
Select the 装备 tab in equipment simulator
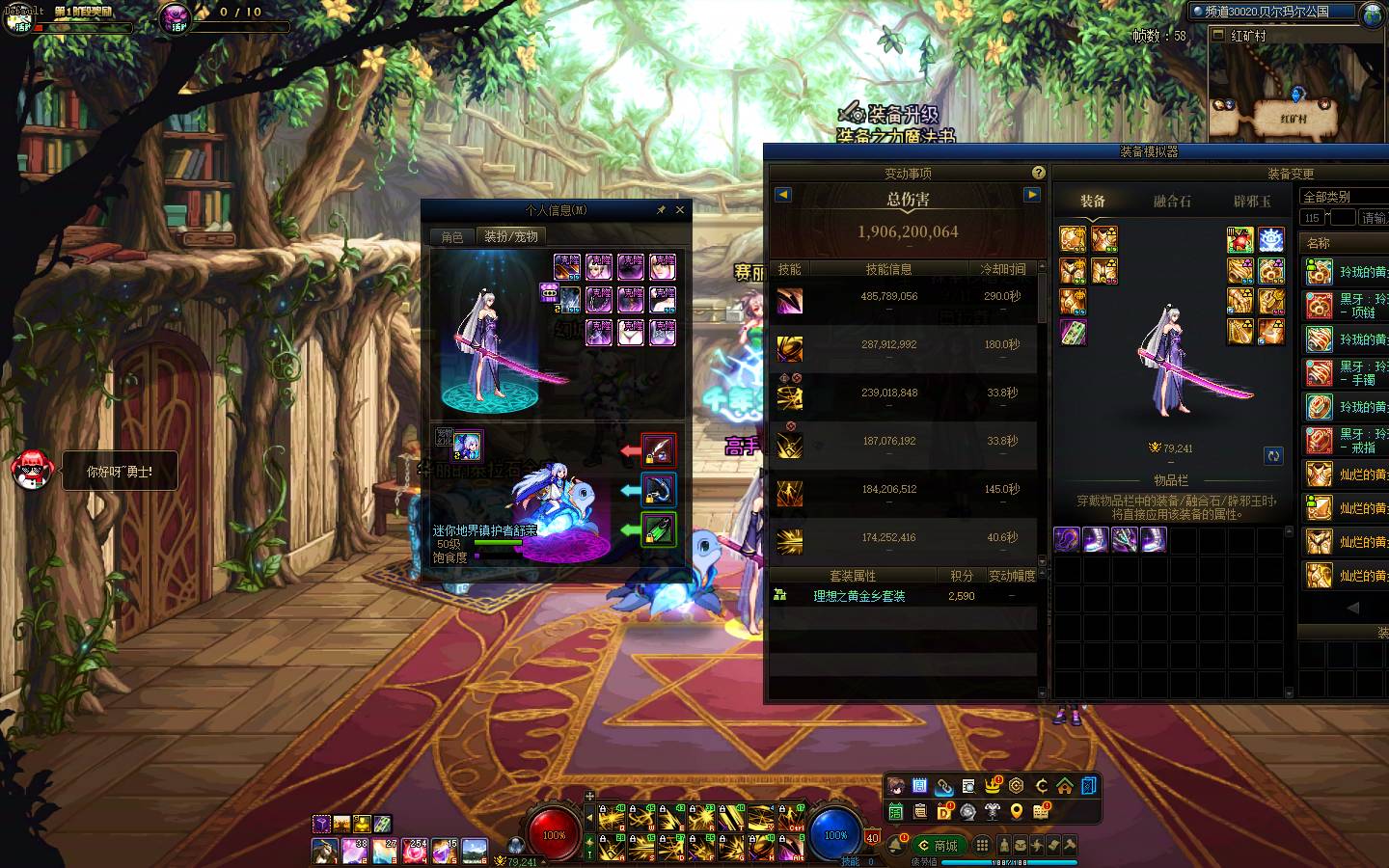coord(1093,202)
